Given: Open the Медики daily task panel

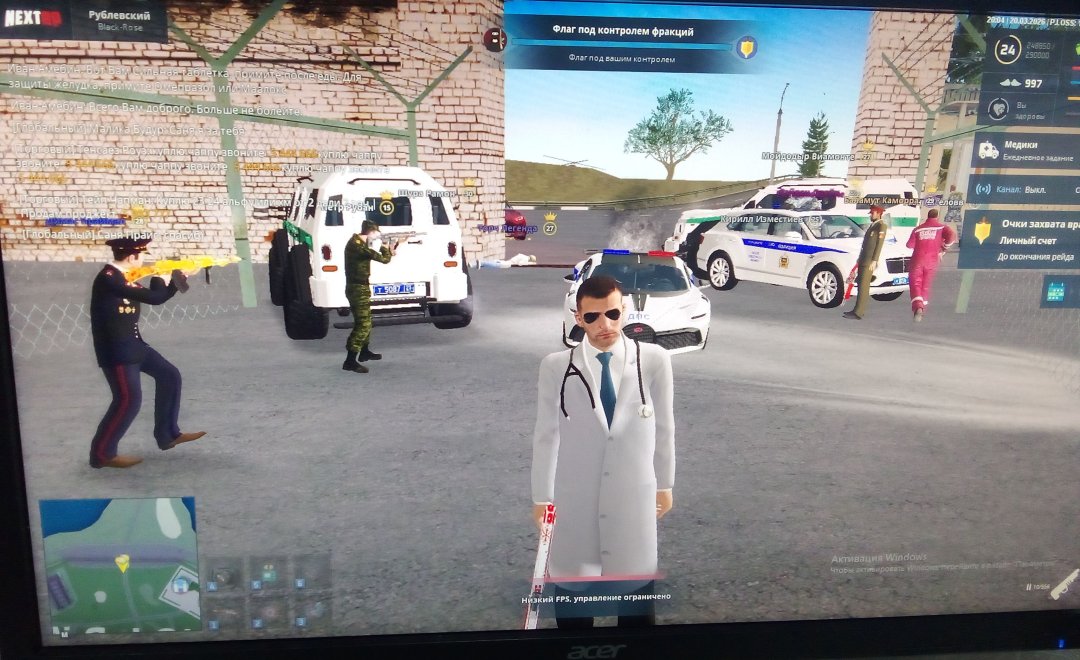Looking at the screenshot, I should tap(1024, 151).
